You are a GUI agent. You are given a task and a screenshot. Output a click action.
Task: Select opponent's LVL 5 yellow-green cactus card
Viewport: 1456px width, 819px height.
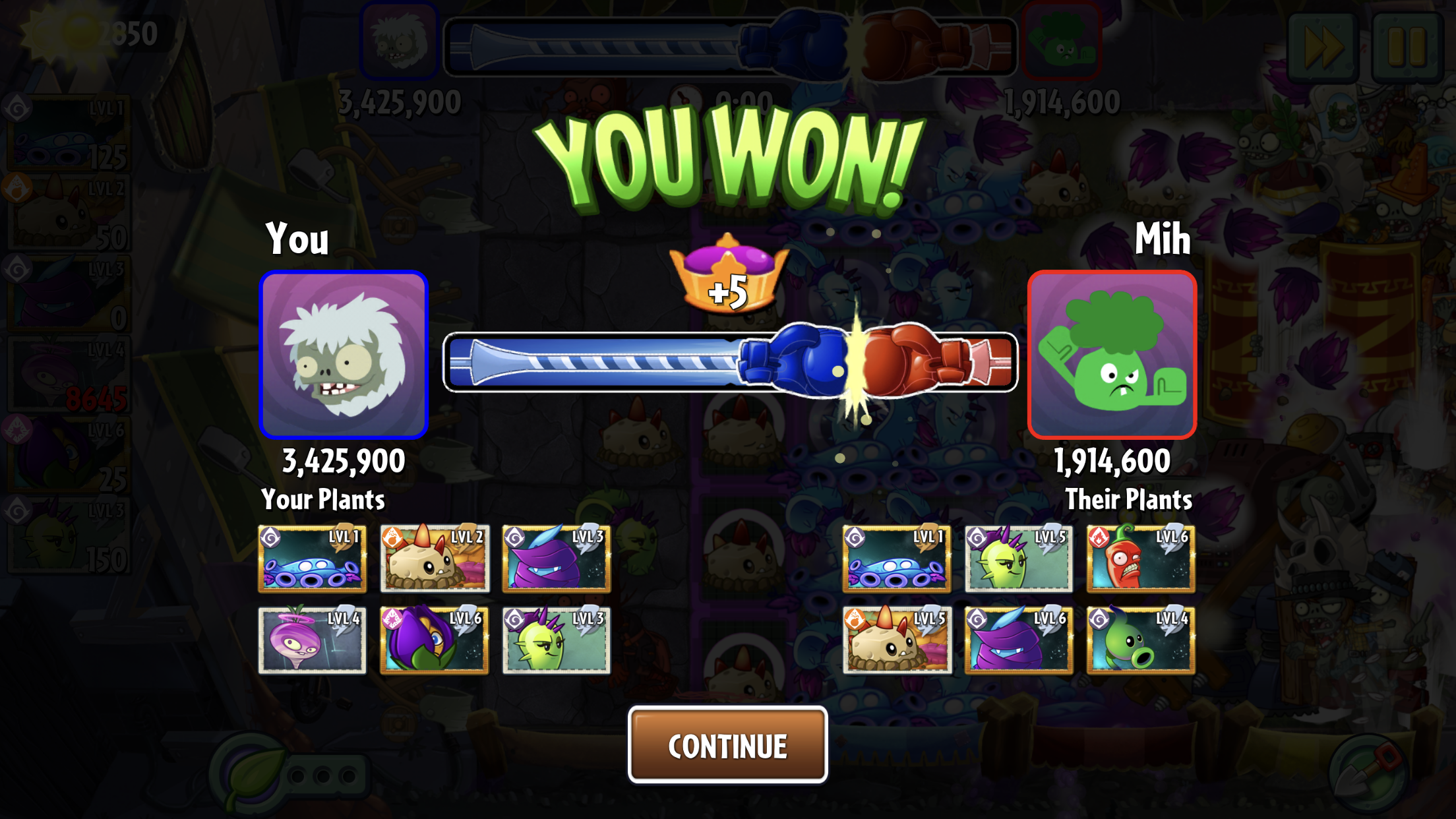[1018, 559]
